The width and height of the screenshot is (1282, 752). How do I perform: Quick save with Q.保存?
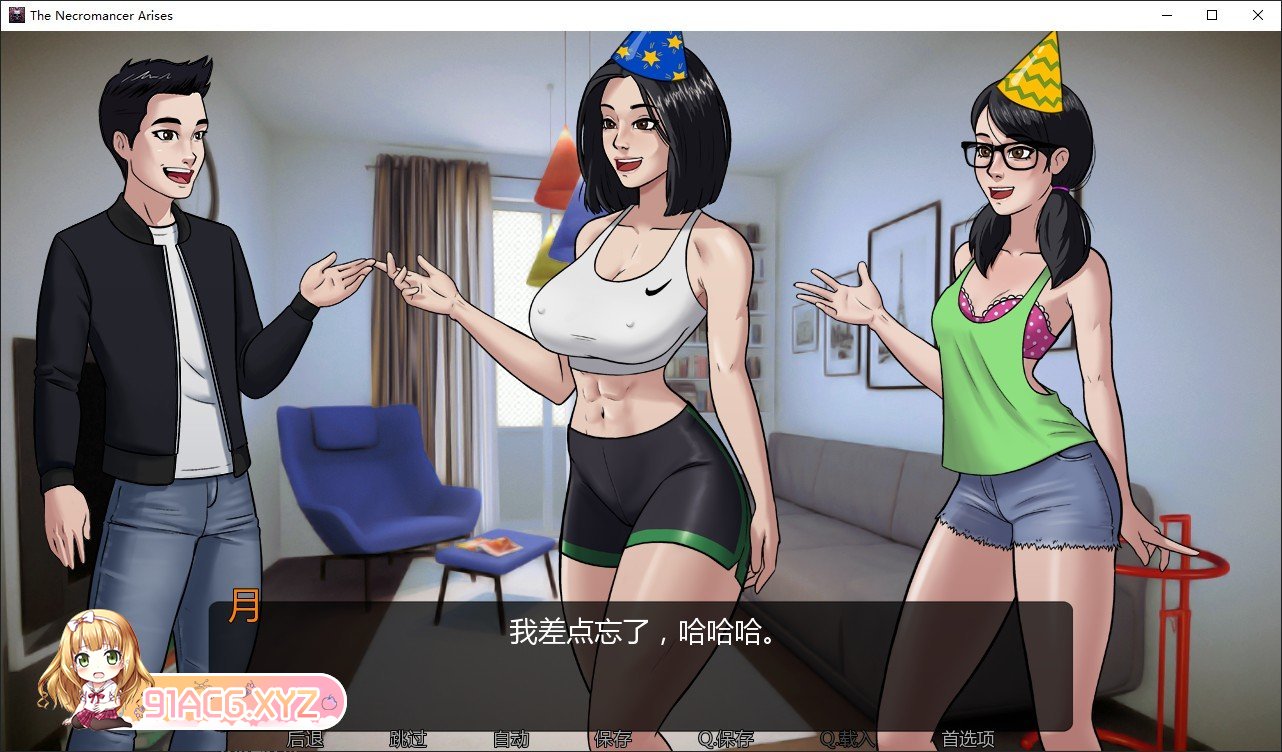[x=726, y=740]
